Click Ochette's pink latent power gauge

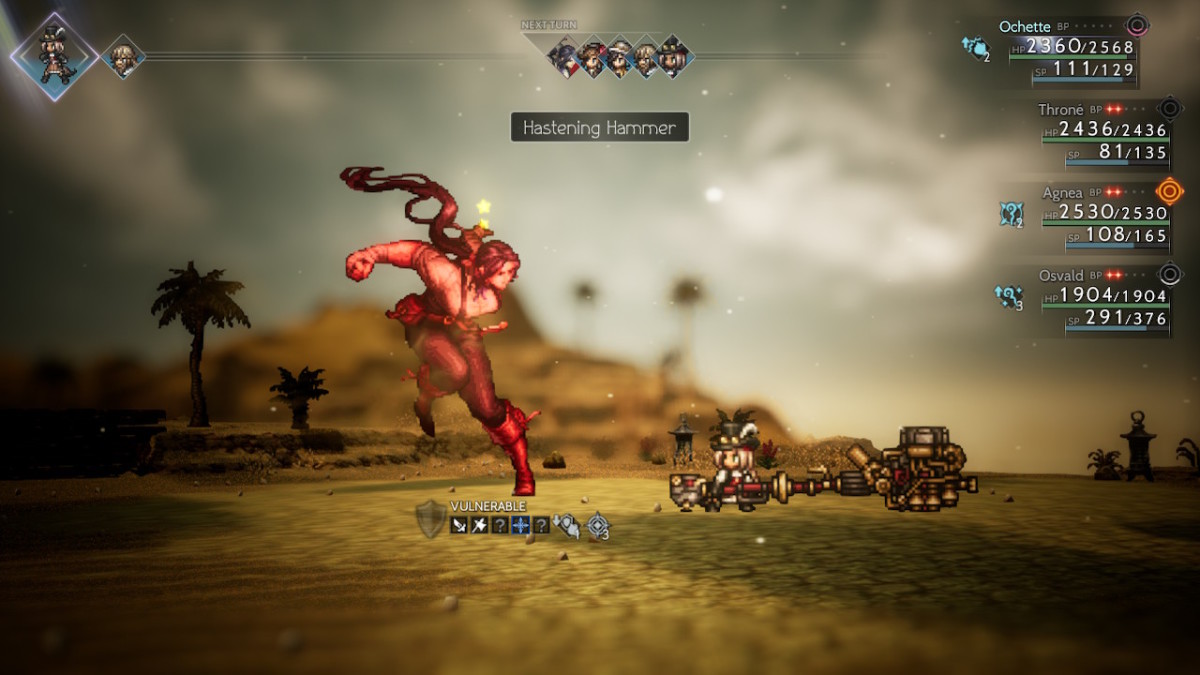pyautogui.click(x=1137, y=26)
